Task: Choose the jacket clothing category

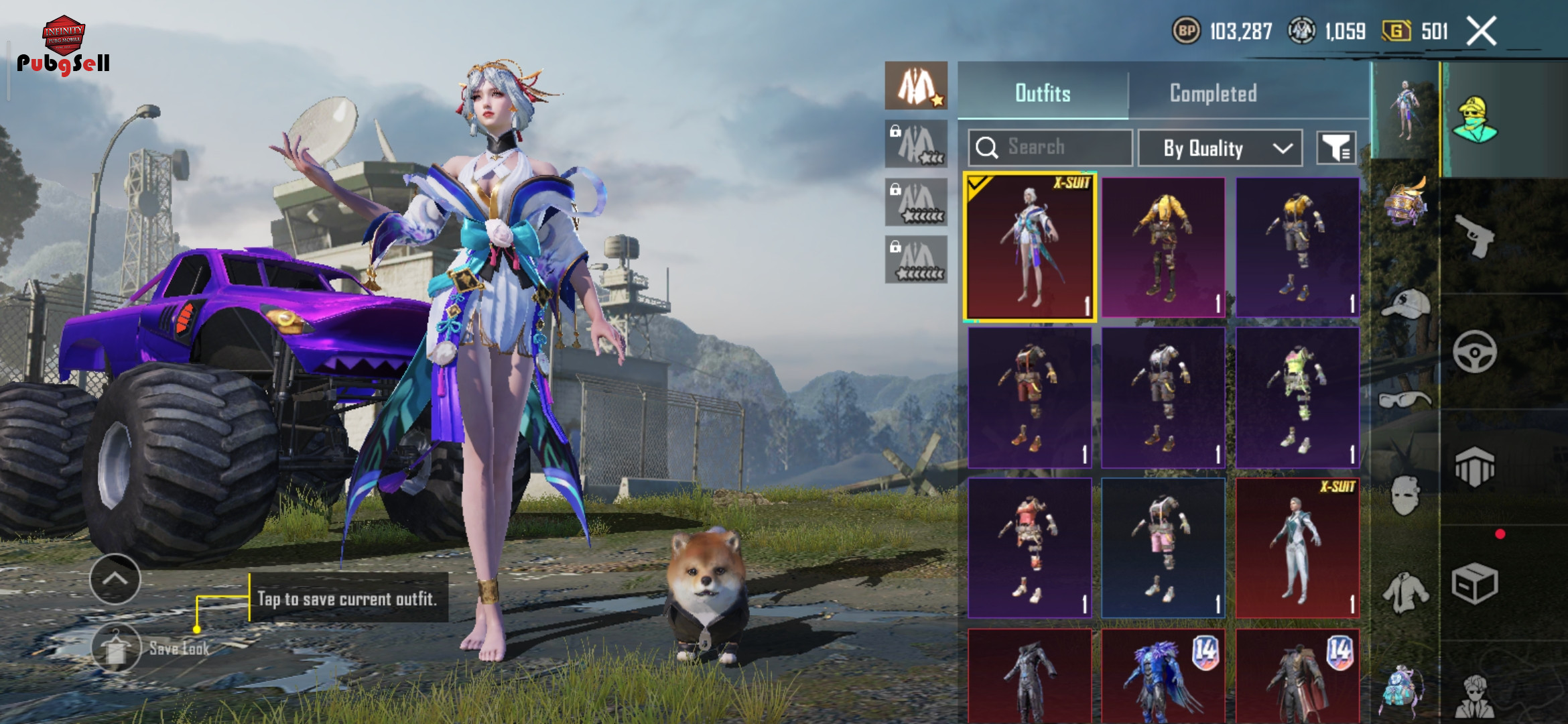Action: (x=1405, y=593)
